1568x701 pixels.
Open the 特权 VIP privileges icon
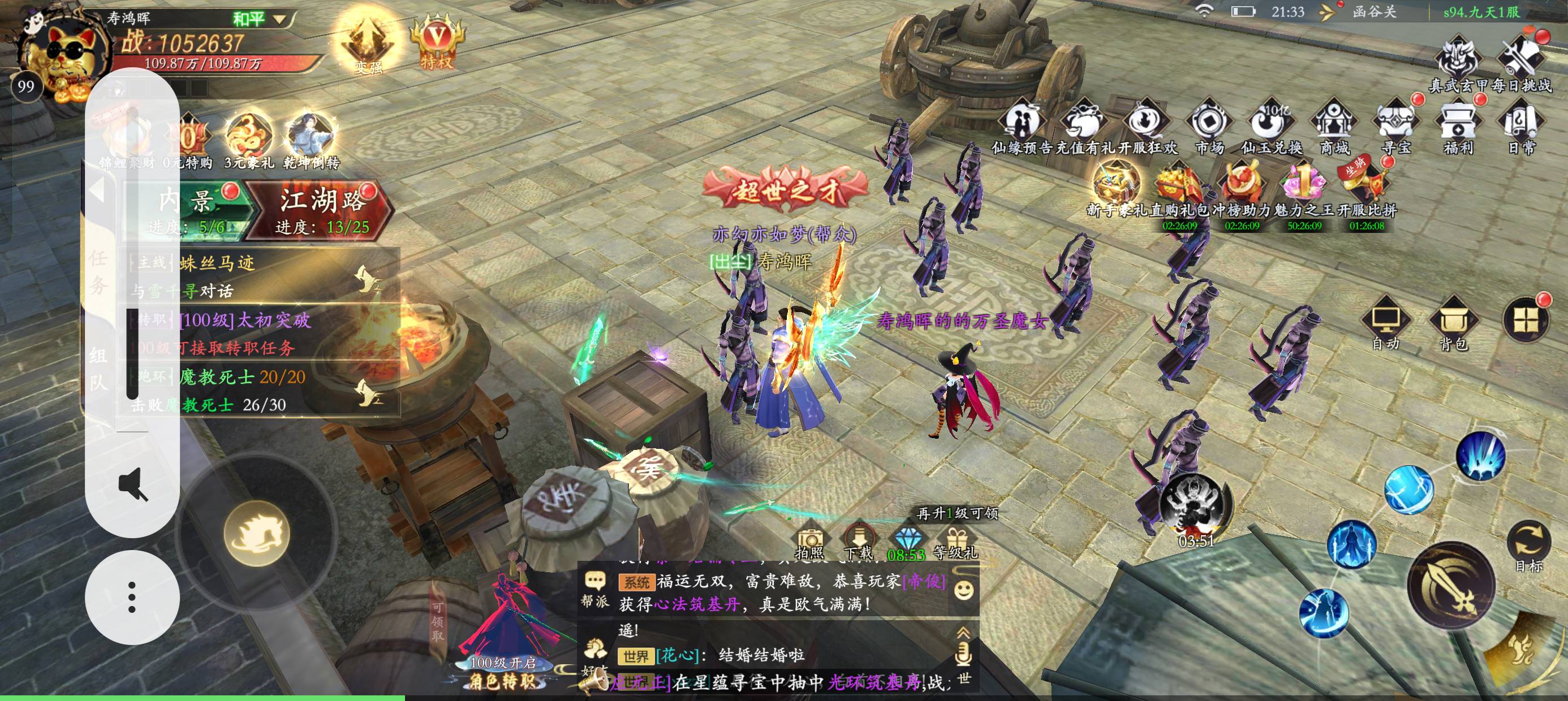point(436,42)
